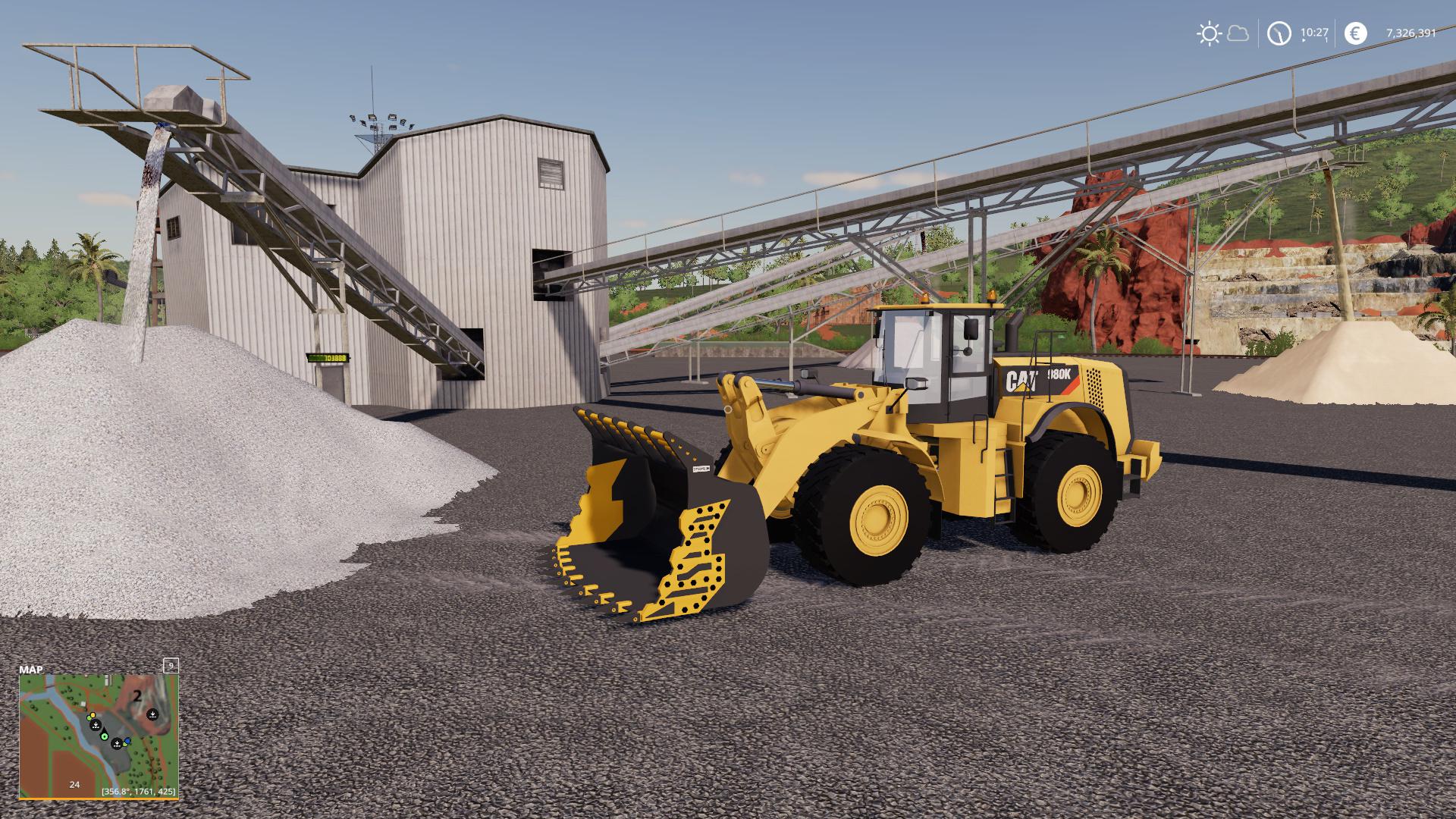Open the minimap in the corner
Screen dimensions: 1456x819
(x=98, y=735)
